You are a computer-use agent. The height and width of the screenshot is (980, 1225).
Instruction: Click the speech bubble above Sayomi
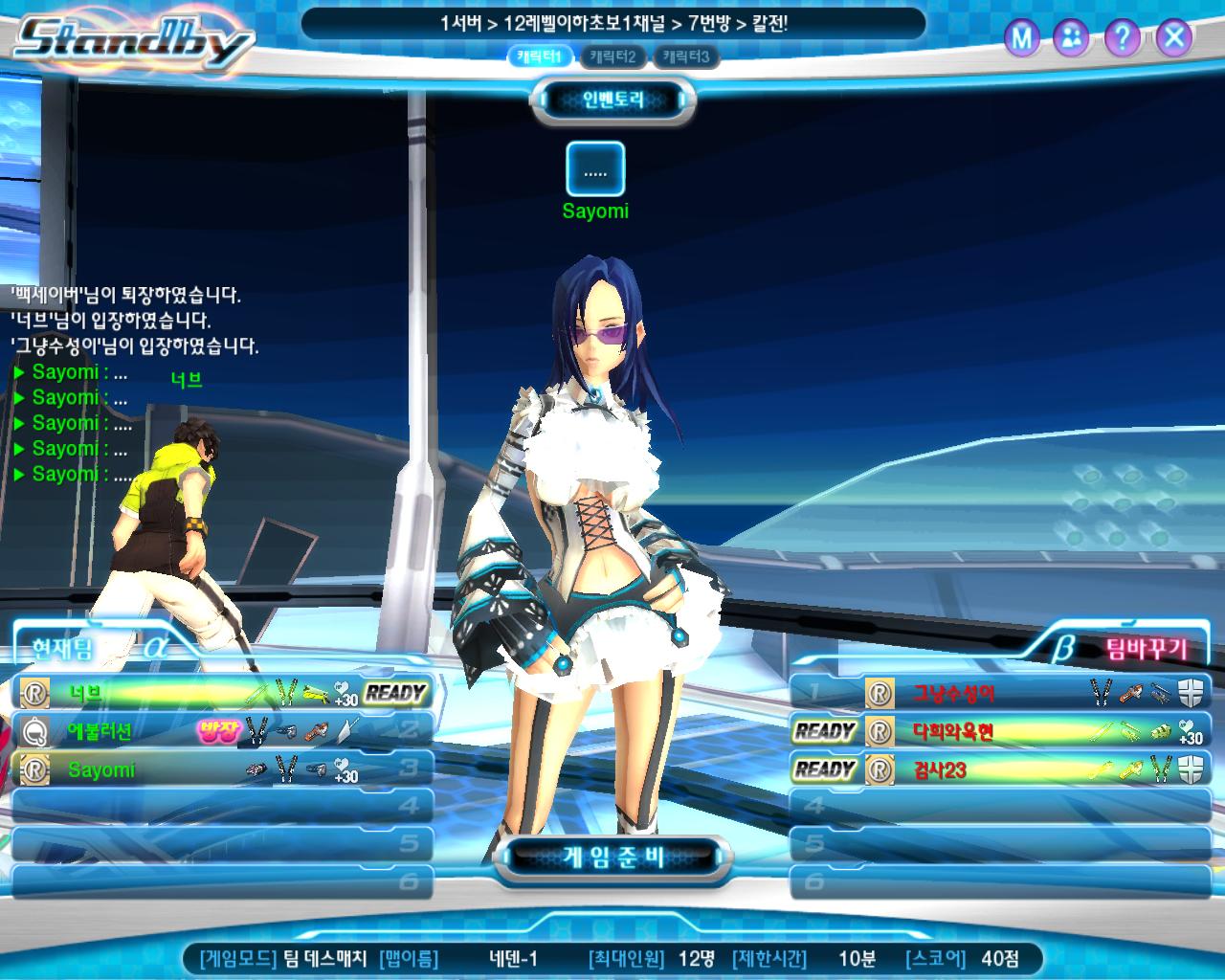click(x=595, y=170)
